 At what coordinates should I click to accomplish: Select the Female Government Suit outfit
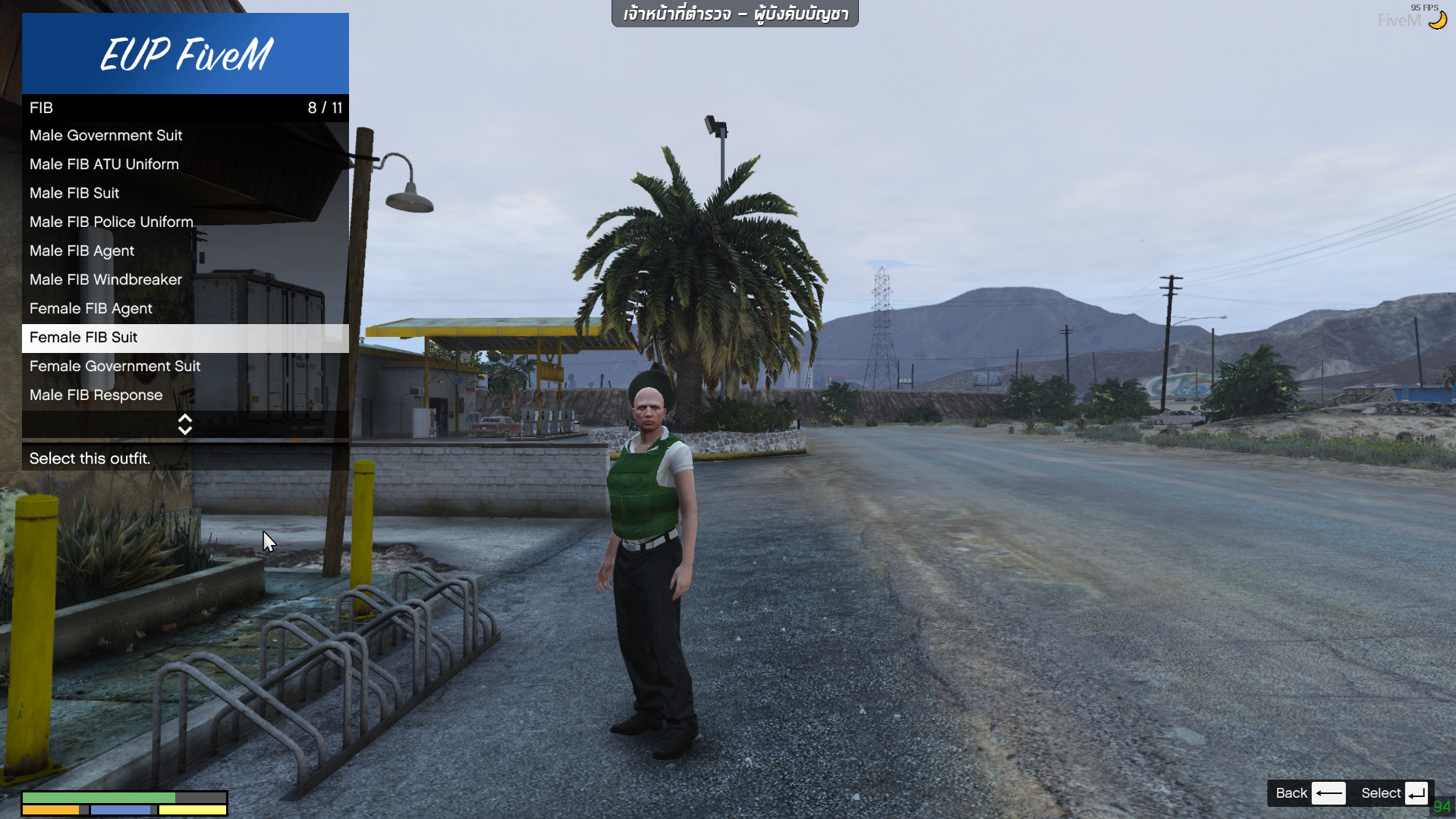click(x=115, y=366)
